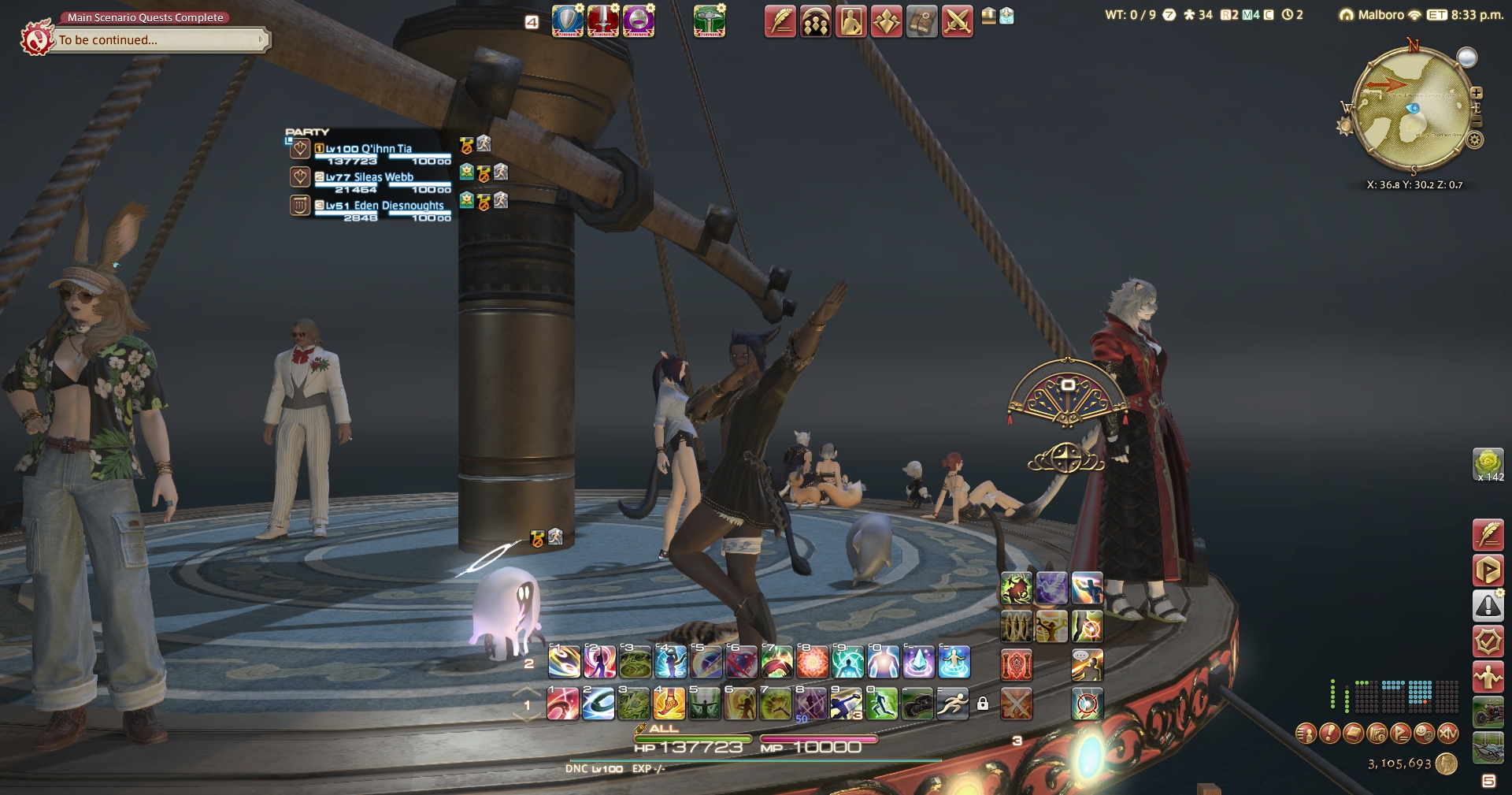
Task: Use the yellow rose item x142
Action: click(x=1488, y=463)
